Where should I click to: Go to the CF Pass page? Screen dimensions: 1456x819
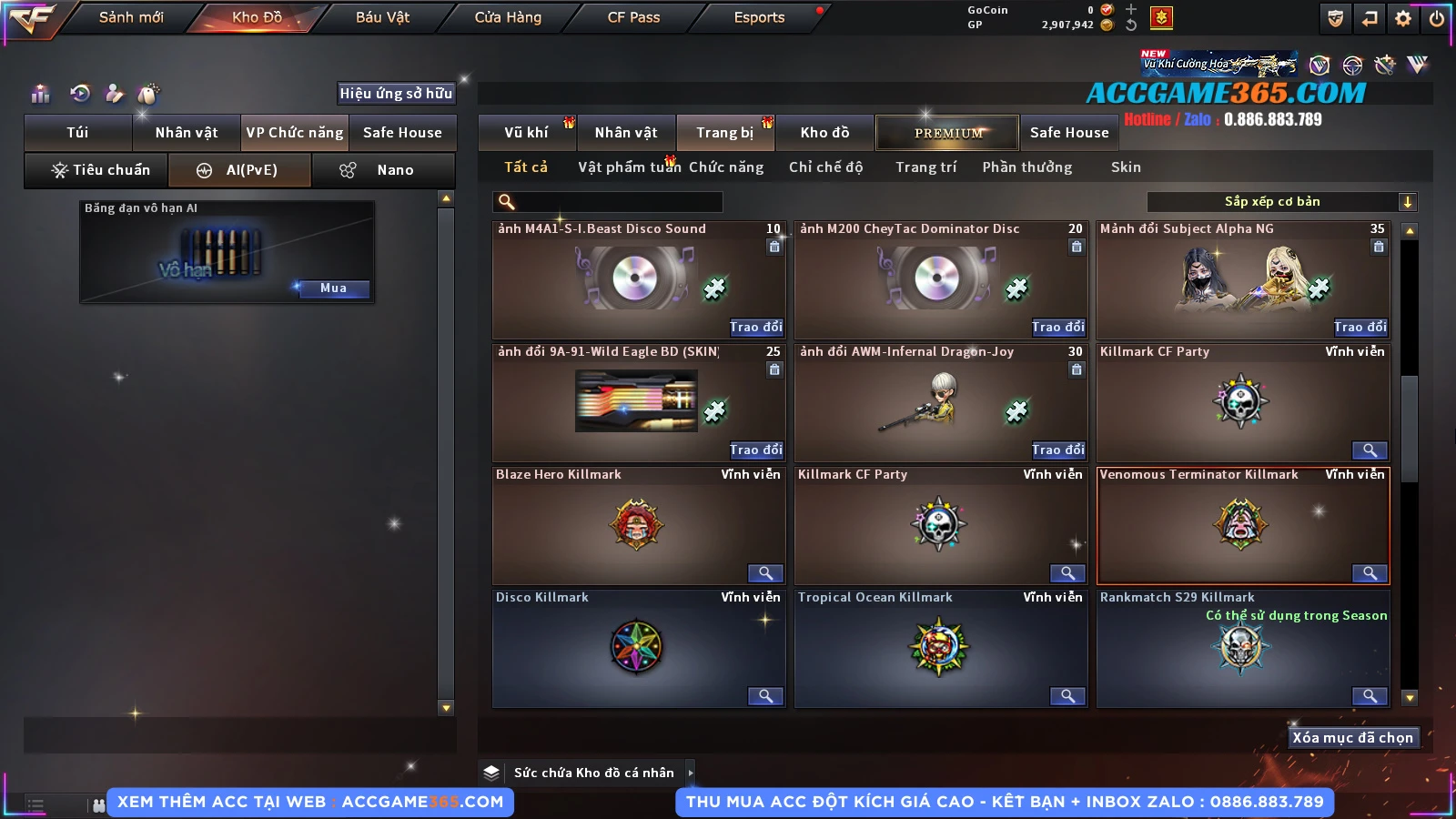(x=633, y=17)
